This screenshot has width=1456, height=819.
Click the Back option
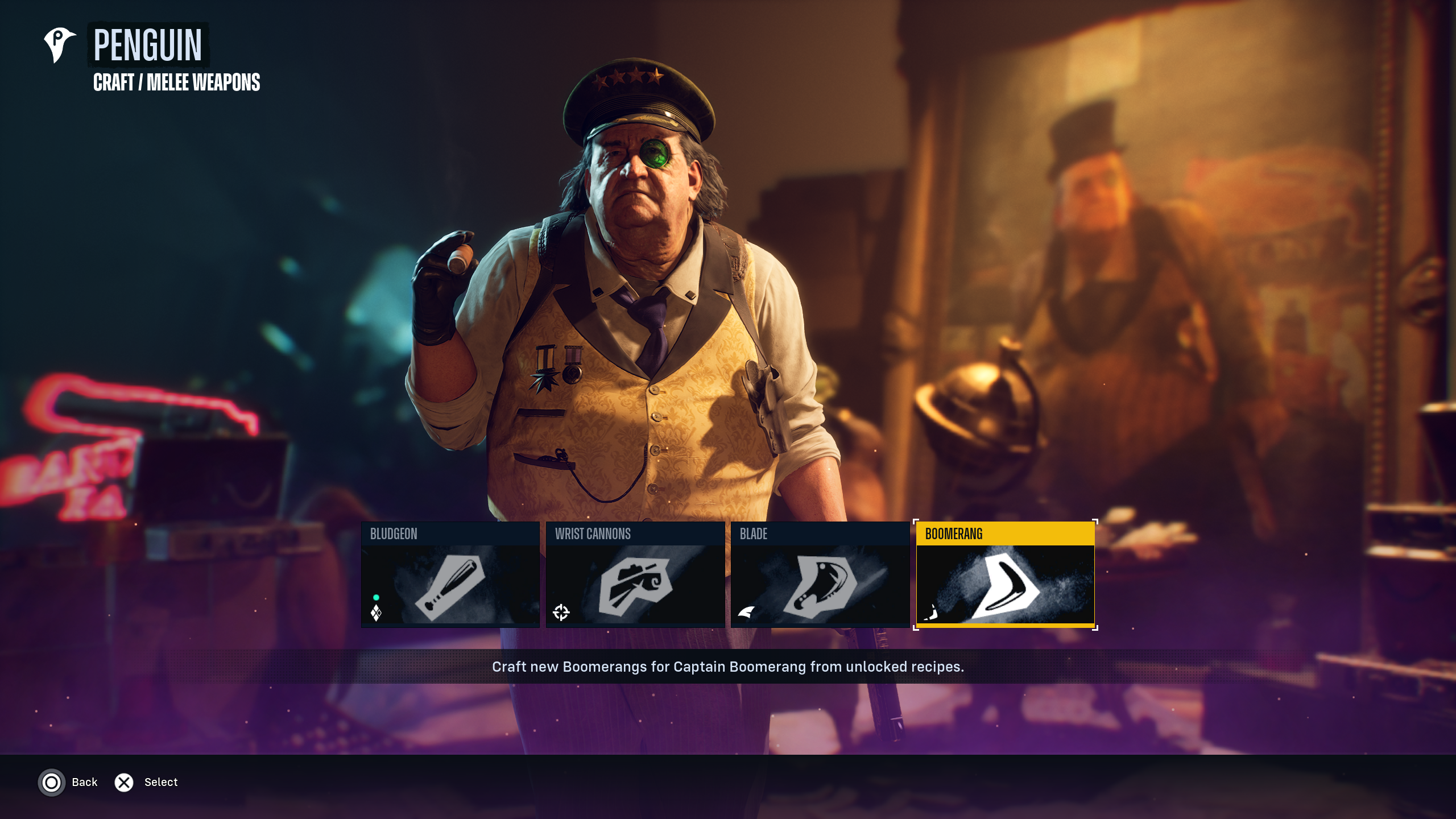click(x=69, y=783)
